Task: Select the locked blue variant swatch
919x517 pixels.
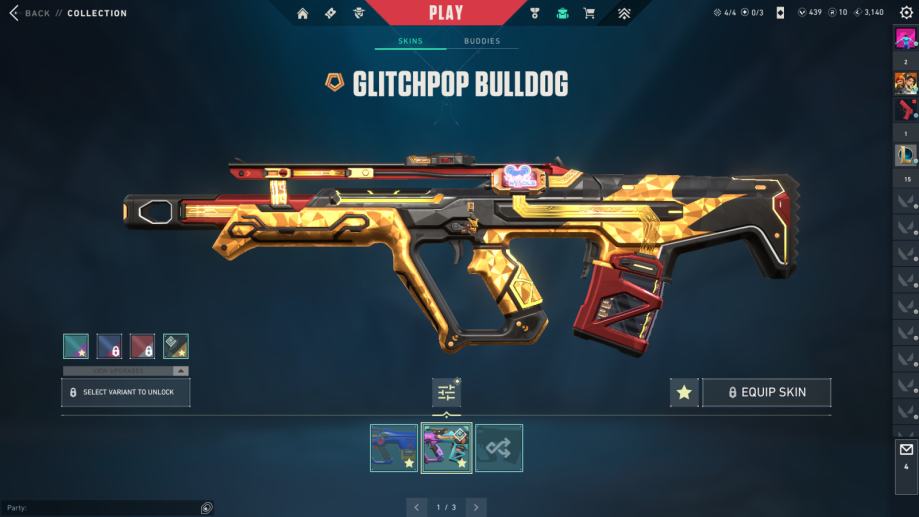Action: pyautogui.click(x=109, y=346)
